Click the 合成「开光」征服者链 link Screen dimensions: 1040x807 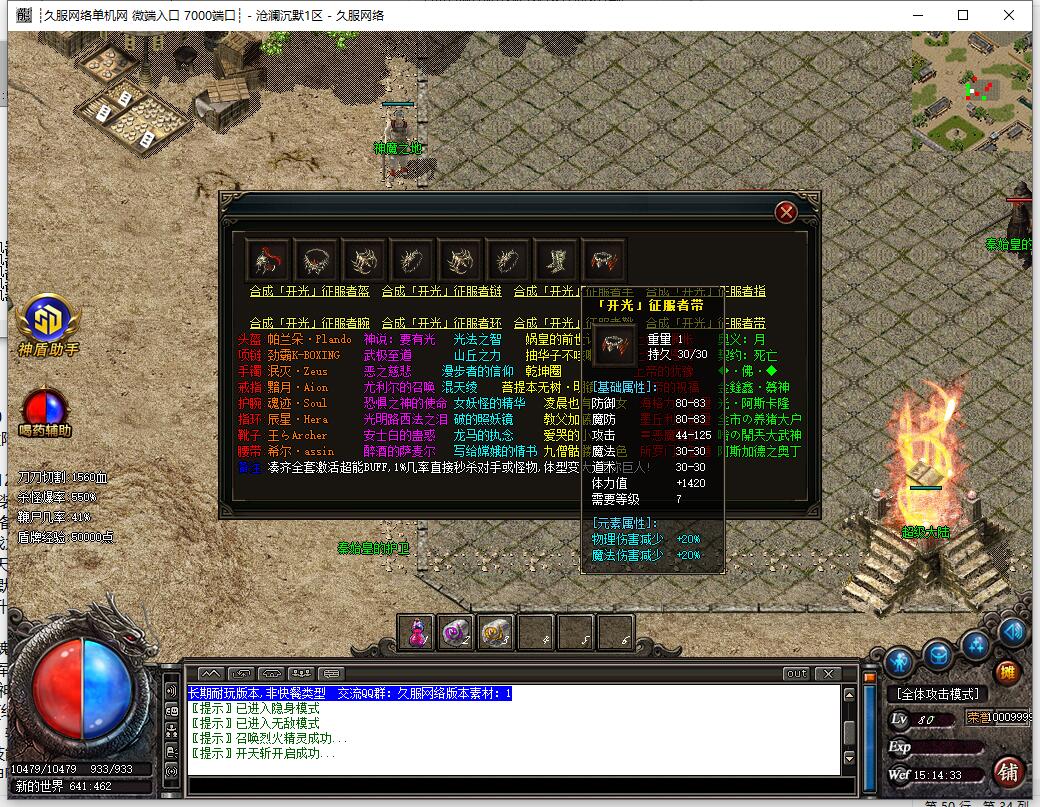pos(441,291)
